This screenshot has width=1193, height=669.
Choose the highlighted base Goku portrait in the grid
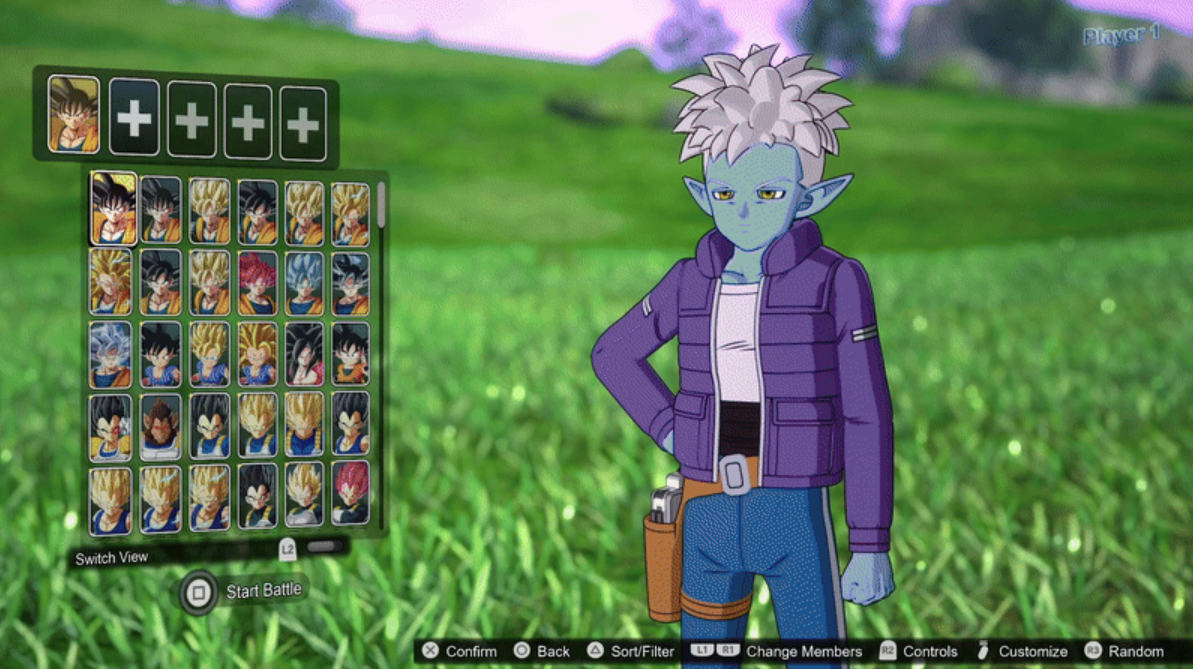(x=113, y=208)
